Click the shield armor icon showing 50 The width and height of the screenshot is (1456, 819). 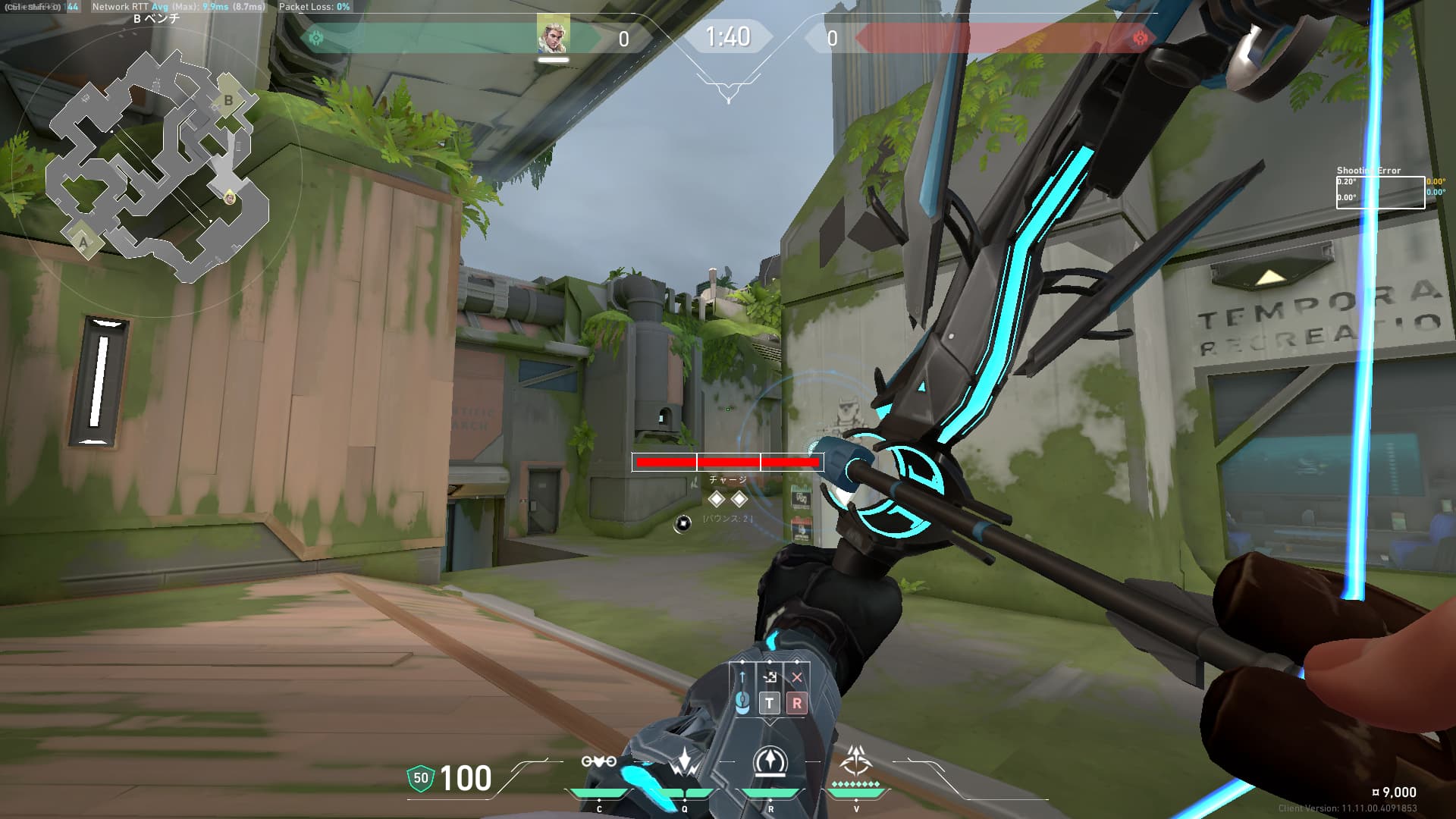tap(421, 778)
